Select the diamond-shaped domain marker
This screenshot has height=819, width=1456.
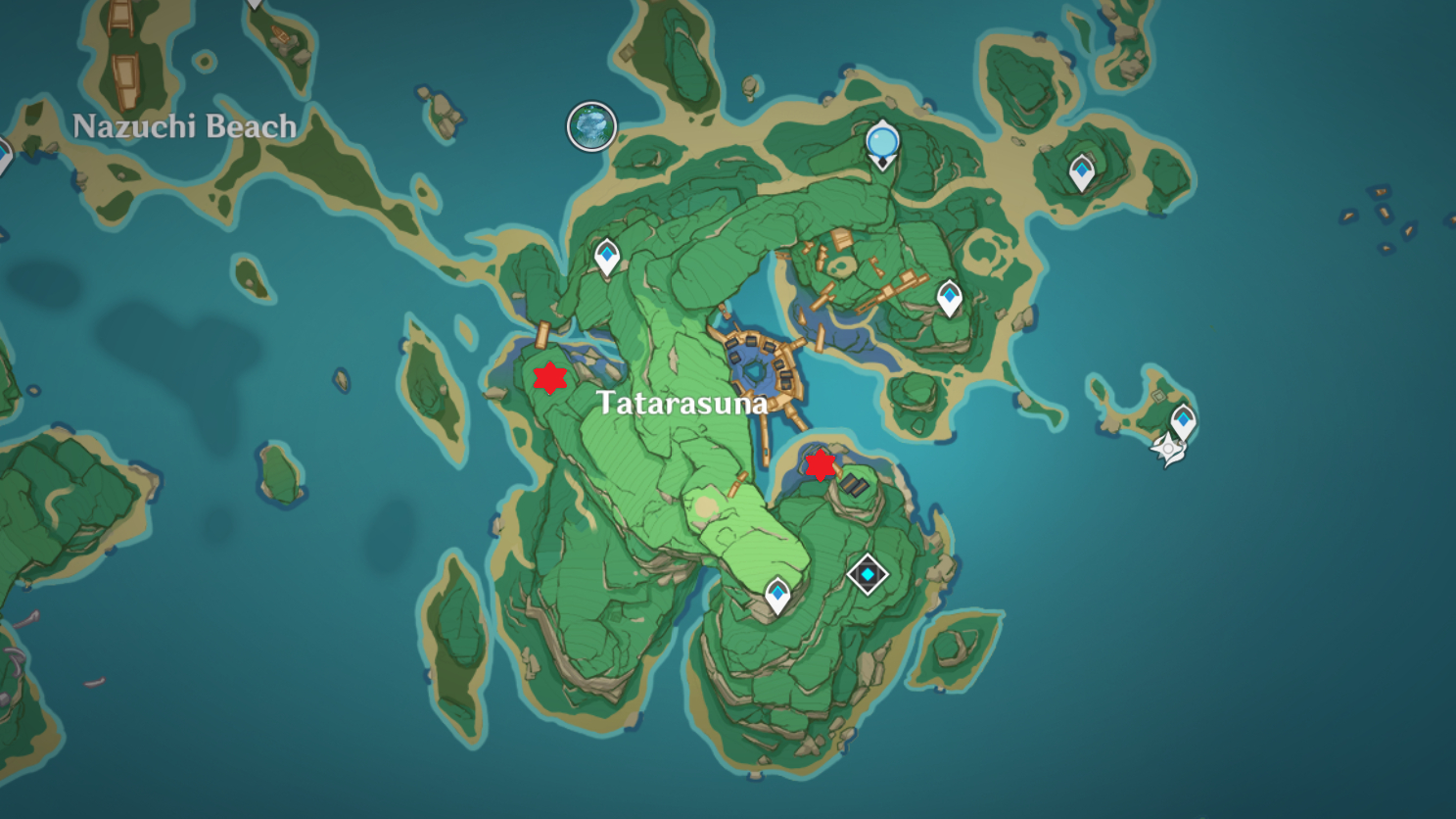pyautogui.click(x=867, y=574)
